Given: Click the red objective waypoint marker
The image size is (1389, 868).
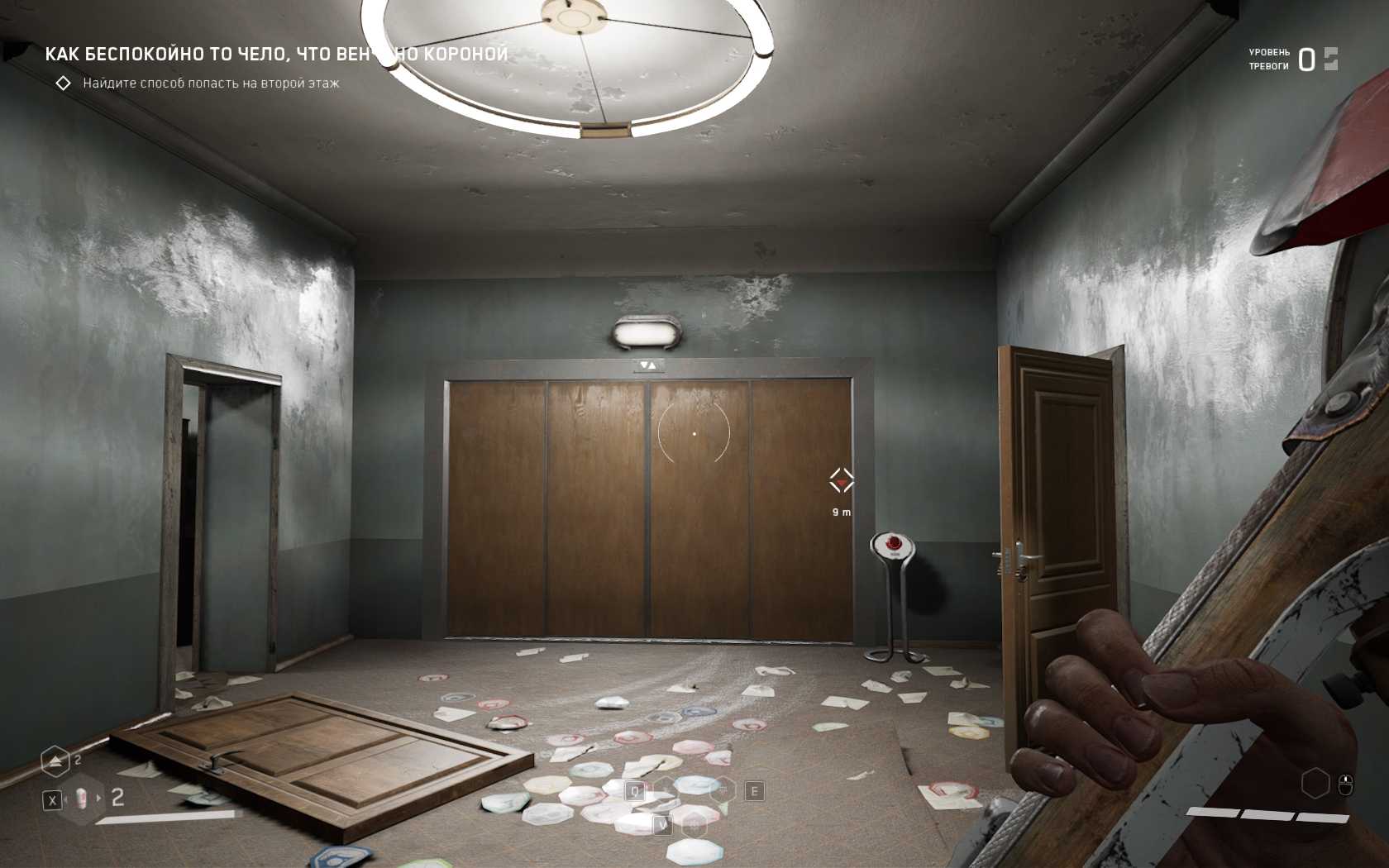Looking at the screenshot, I should (x=842, y=480).
